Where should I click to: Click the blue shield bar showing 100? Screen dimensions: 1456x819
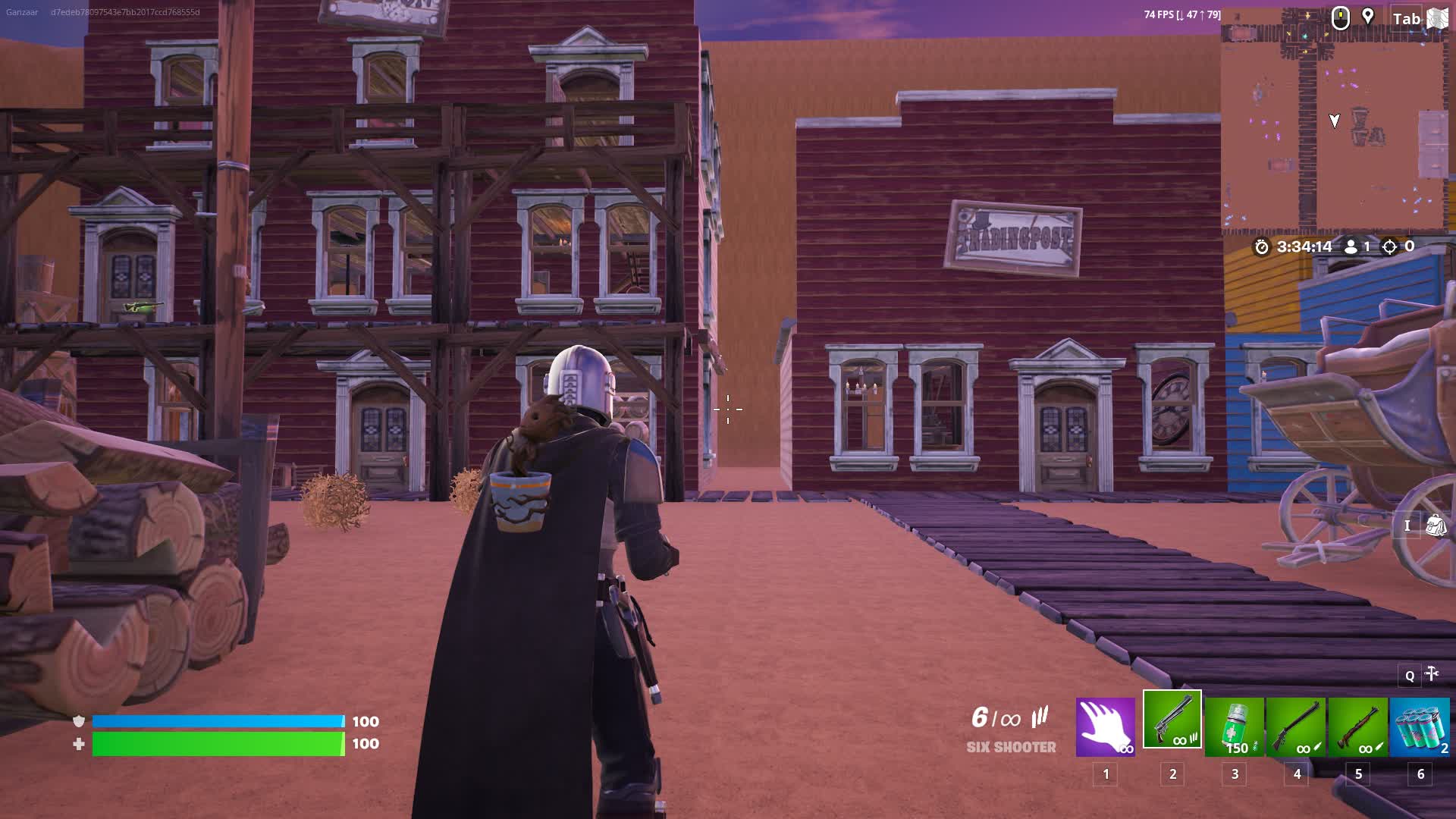pyautogui.click(x=216, y=722)
